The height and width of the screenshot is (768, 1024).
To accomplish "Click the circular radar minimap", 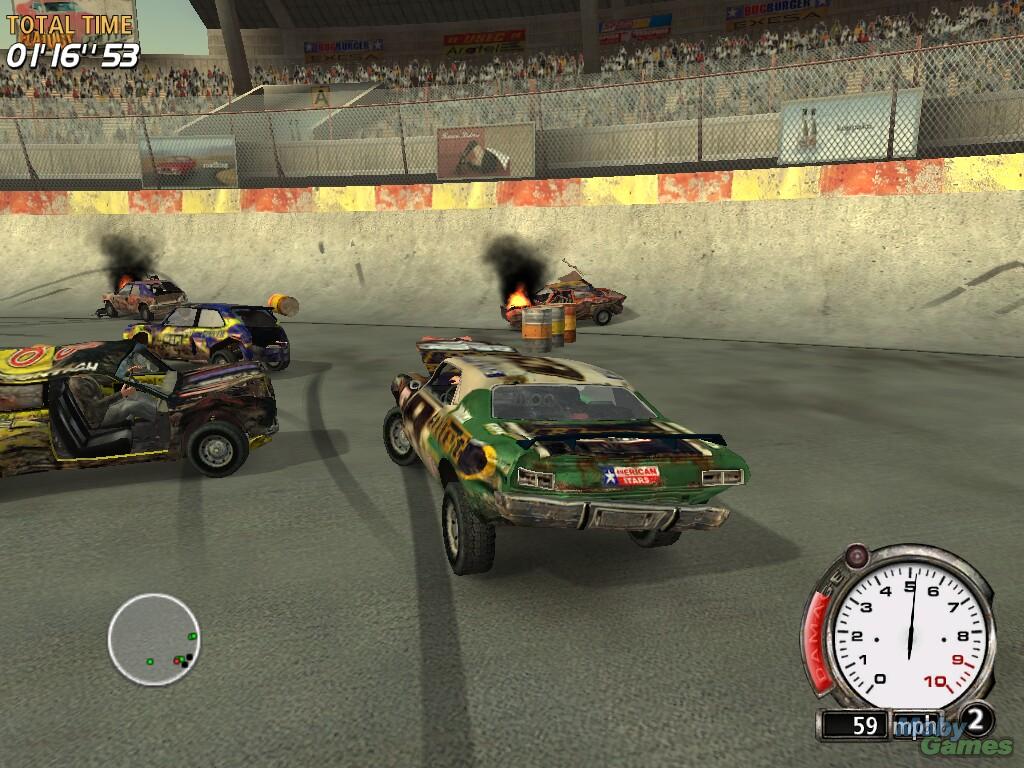I will click(x=154, y=639).
